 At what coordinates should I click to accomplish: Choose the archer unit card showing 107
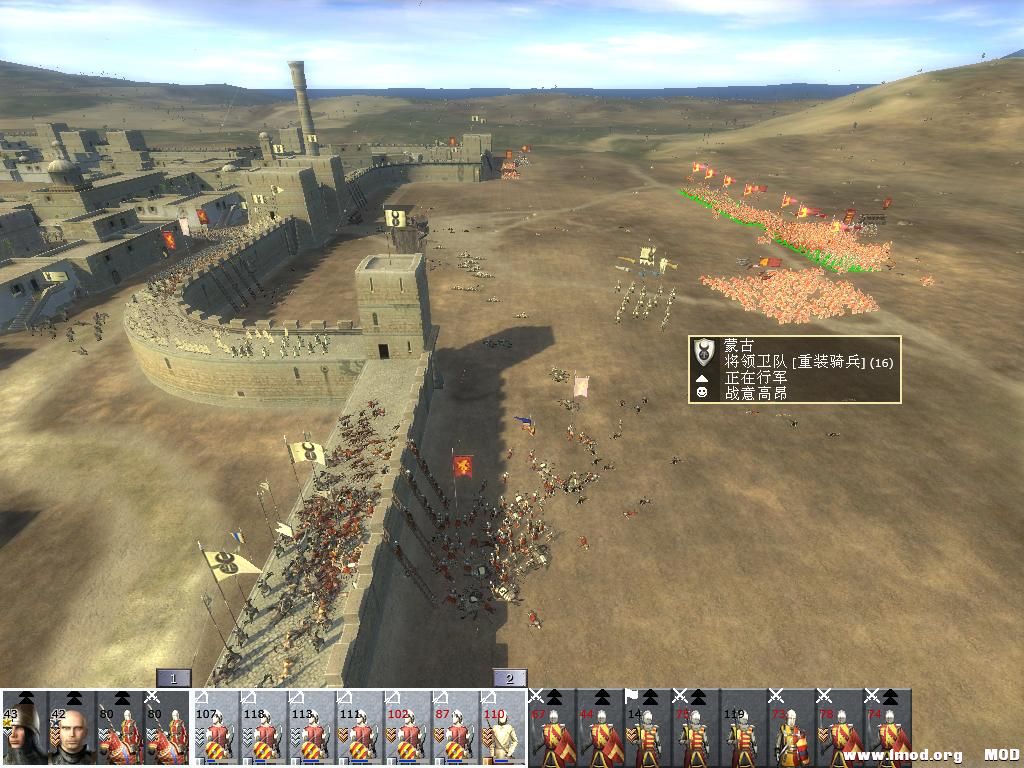tap(216, 728)
